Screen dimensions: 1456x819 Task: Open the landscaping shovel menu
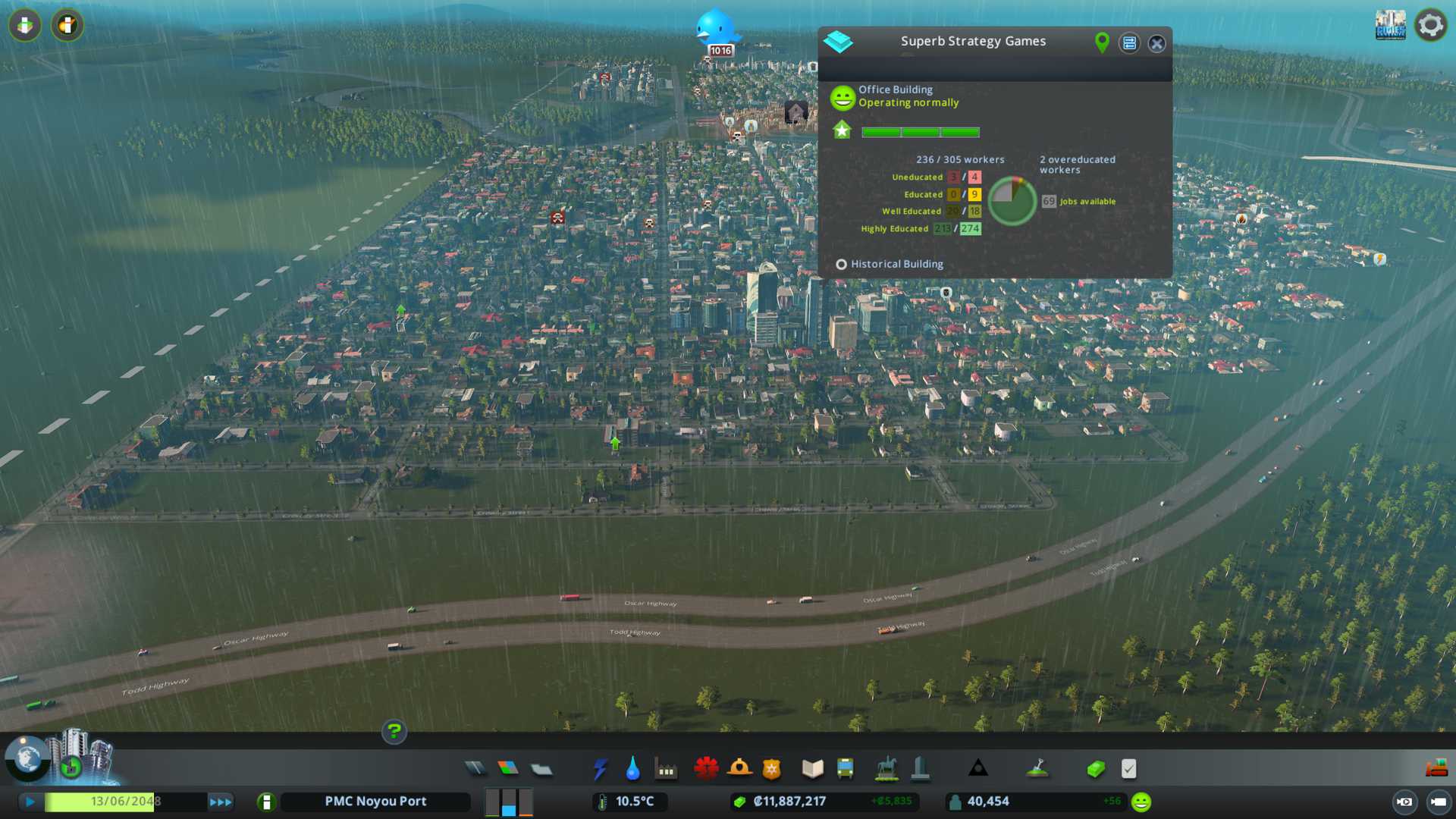point(1037,769)
